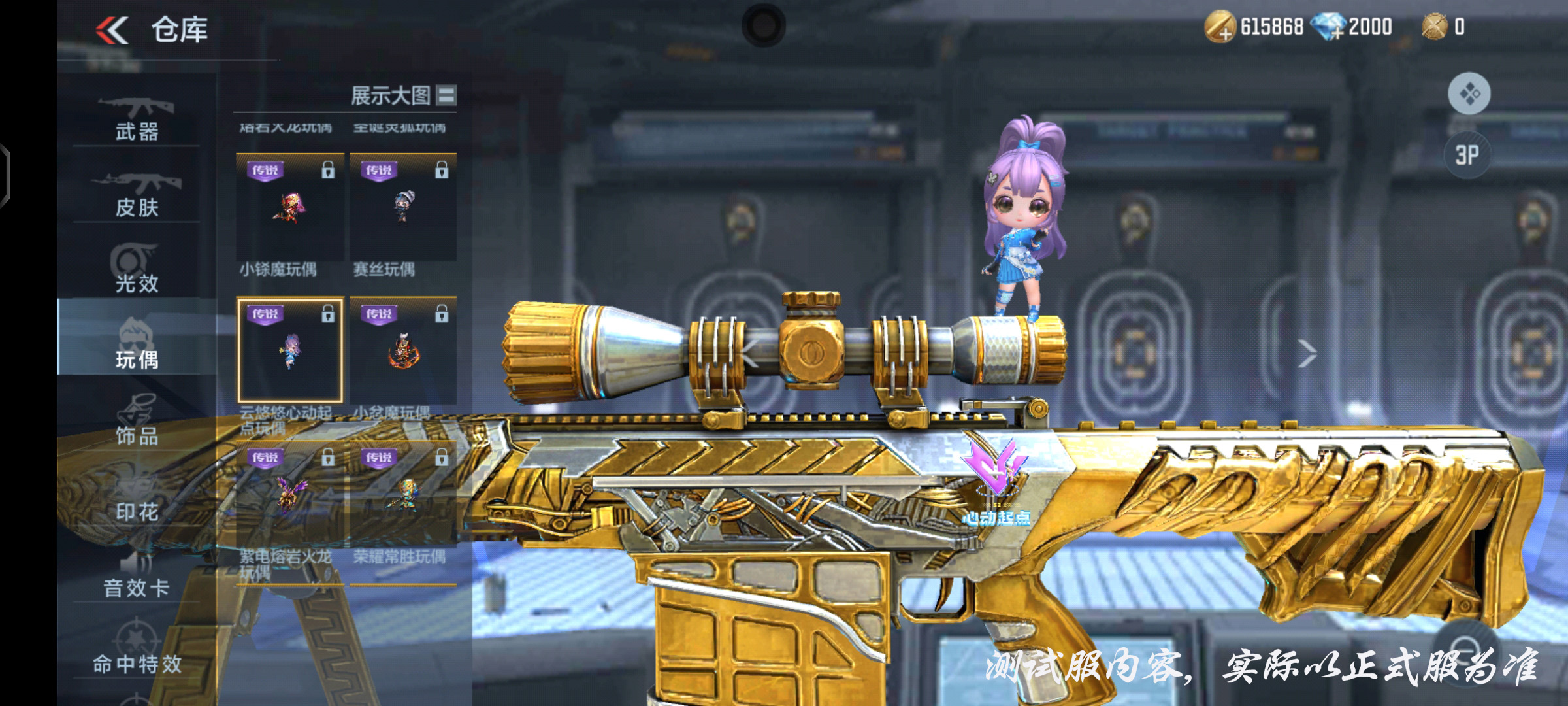Select the 小铩魔玩偶 doll

289,208
